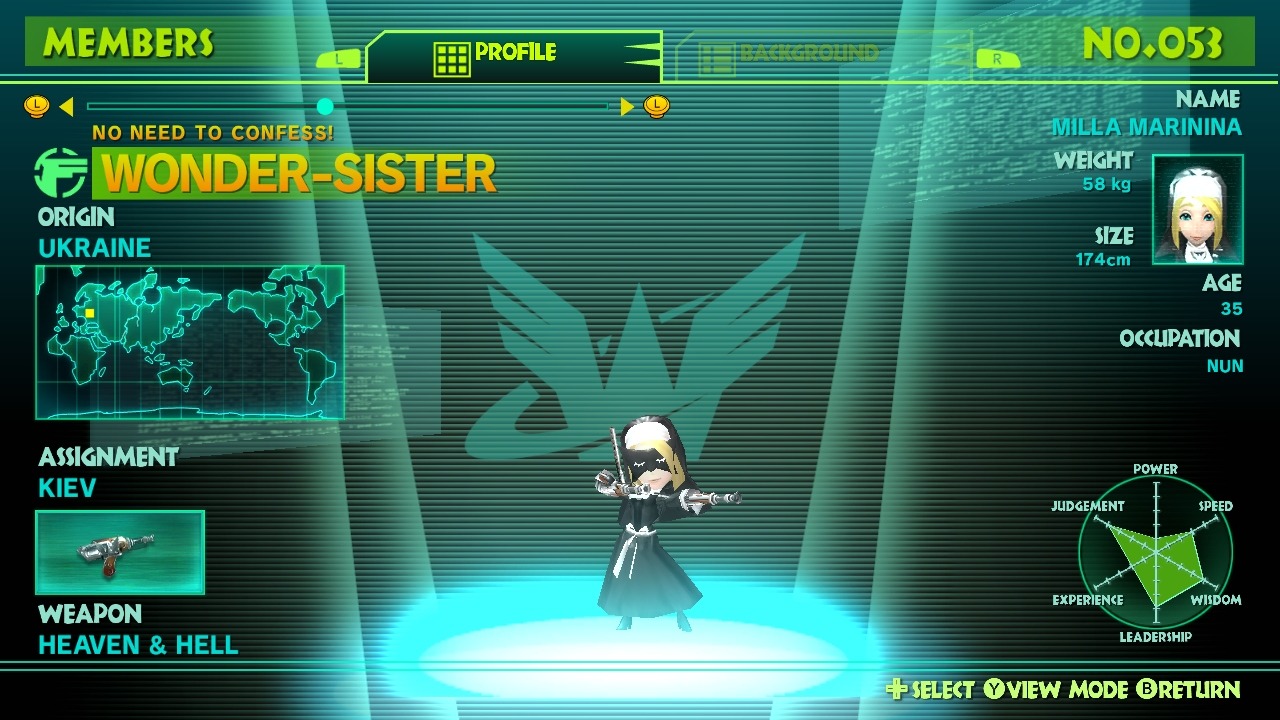Select the Heaven & Hell weapon image
Viewport: 1280px width, 720px height.
pyautogui.click(x=120, y=552)
